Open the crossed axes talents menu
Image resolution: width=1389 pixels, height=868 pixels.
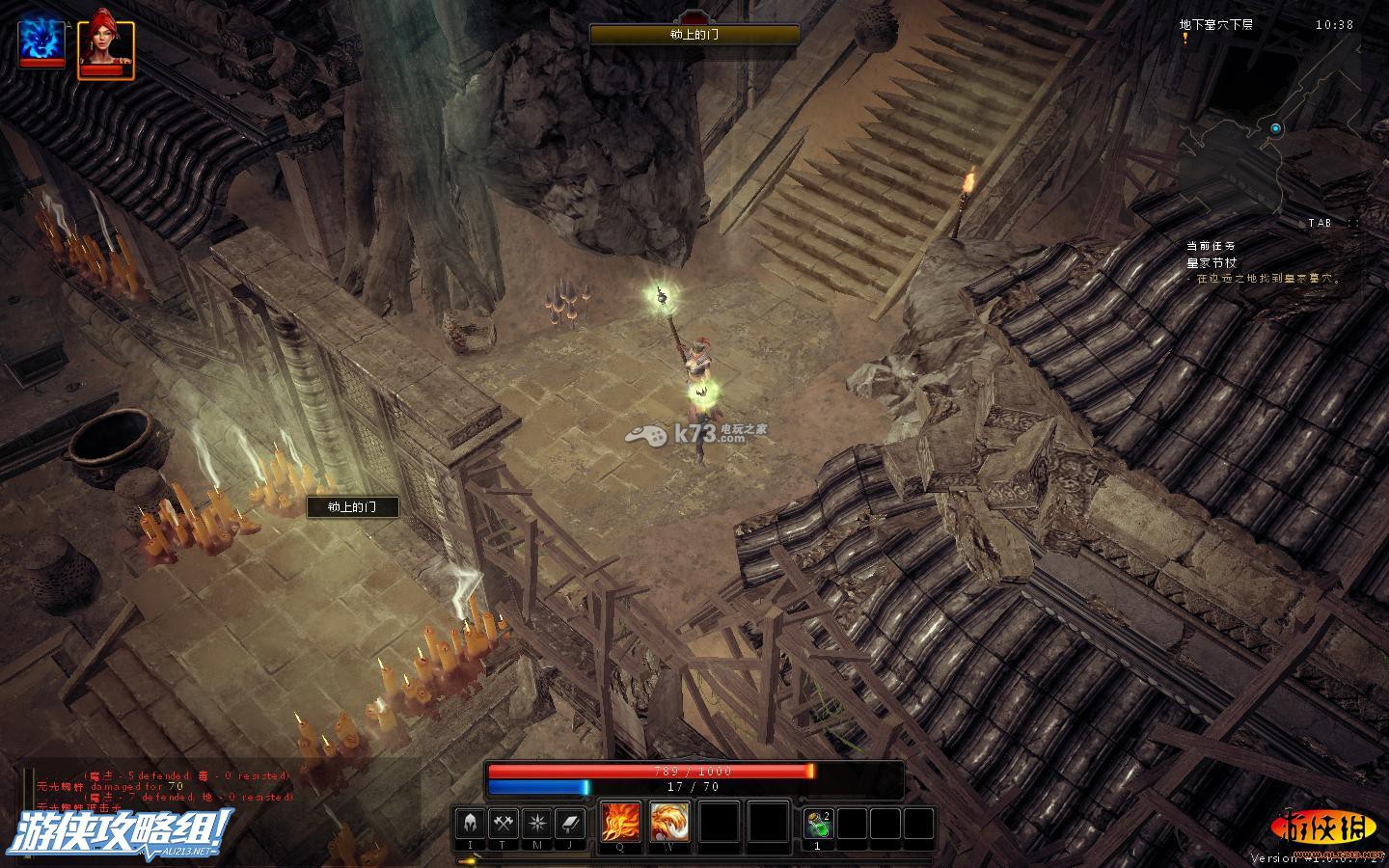tap(504, 824)
